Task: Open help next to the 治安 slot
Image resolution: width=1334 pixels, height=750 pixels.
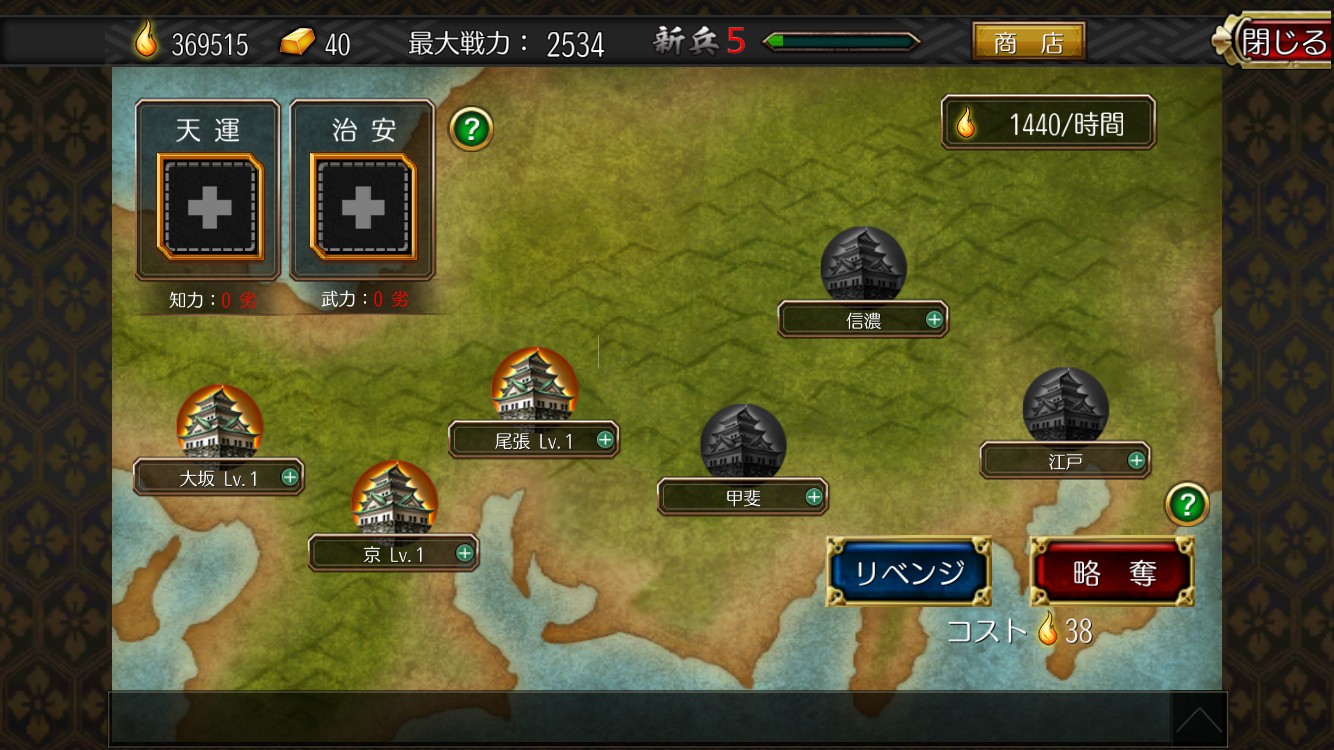Action: pyautogui.click(x=471, y=129)
